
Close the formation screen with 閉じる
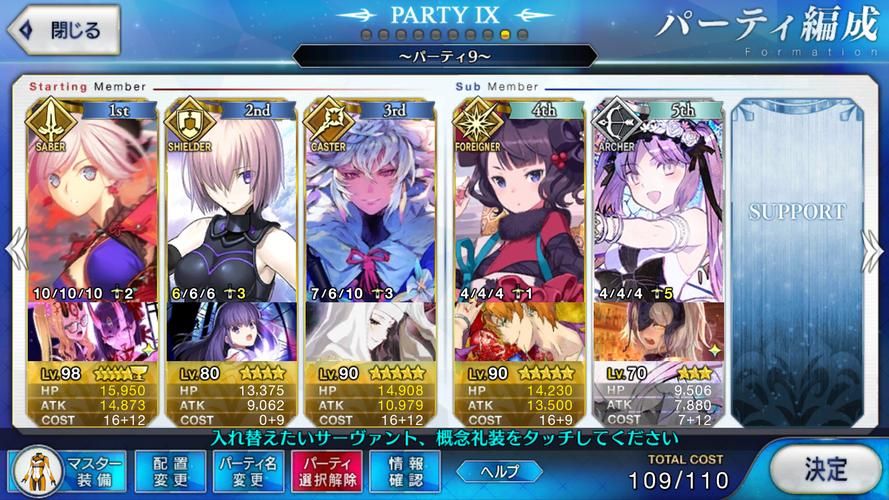[62, 29]
